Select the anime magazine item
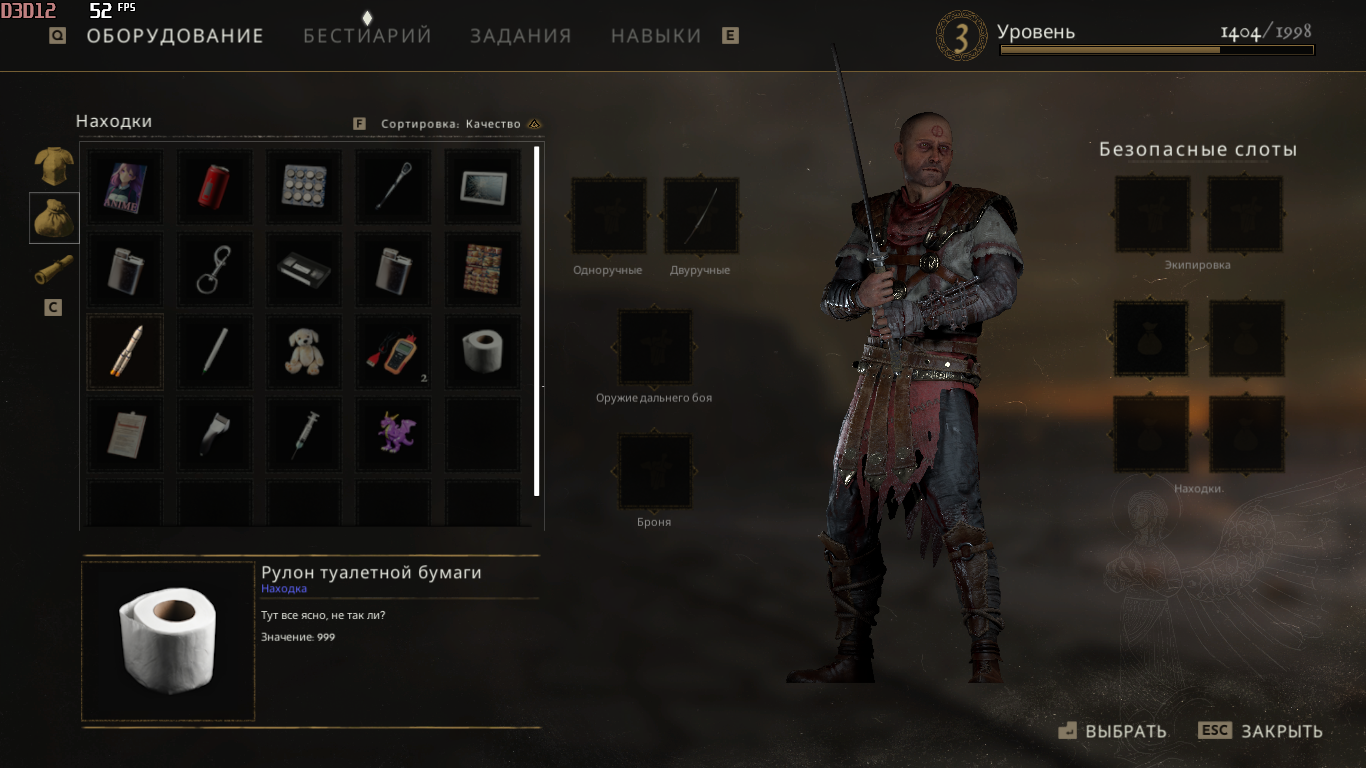 pos(125,187)
